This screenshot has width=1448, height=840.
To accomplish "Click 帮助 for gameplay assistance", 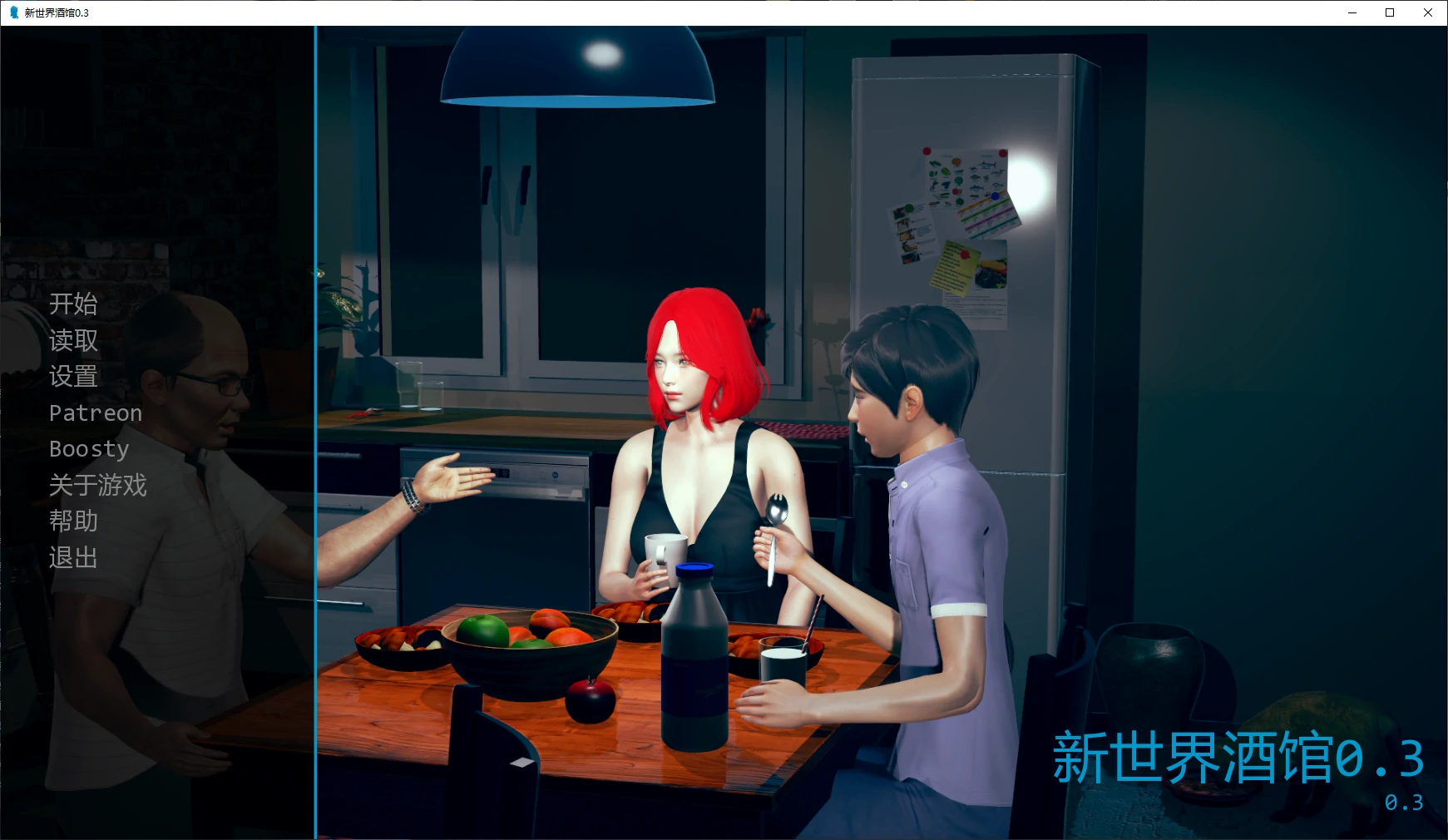I will [x=72, y=521].
